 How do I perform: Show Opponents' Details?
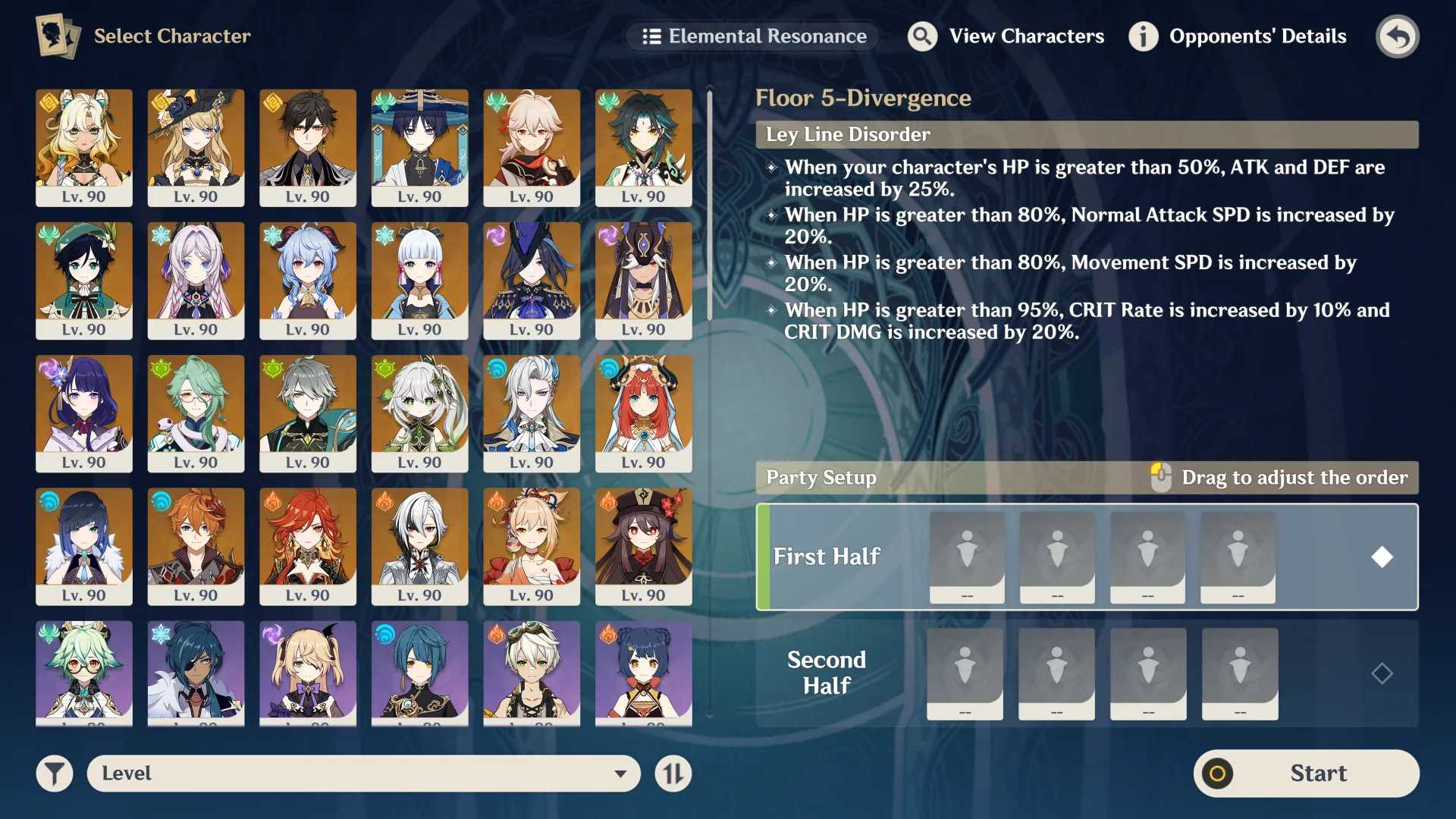click(x=1238, y=36)
